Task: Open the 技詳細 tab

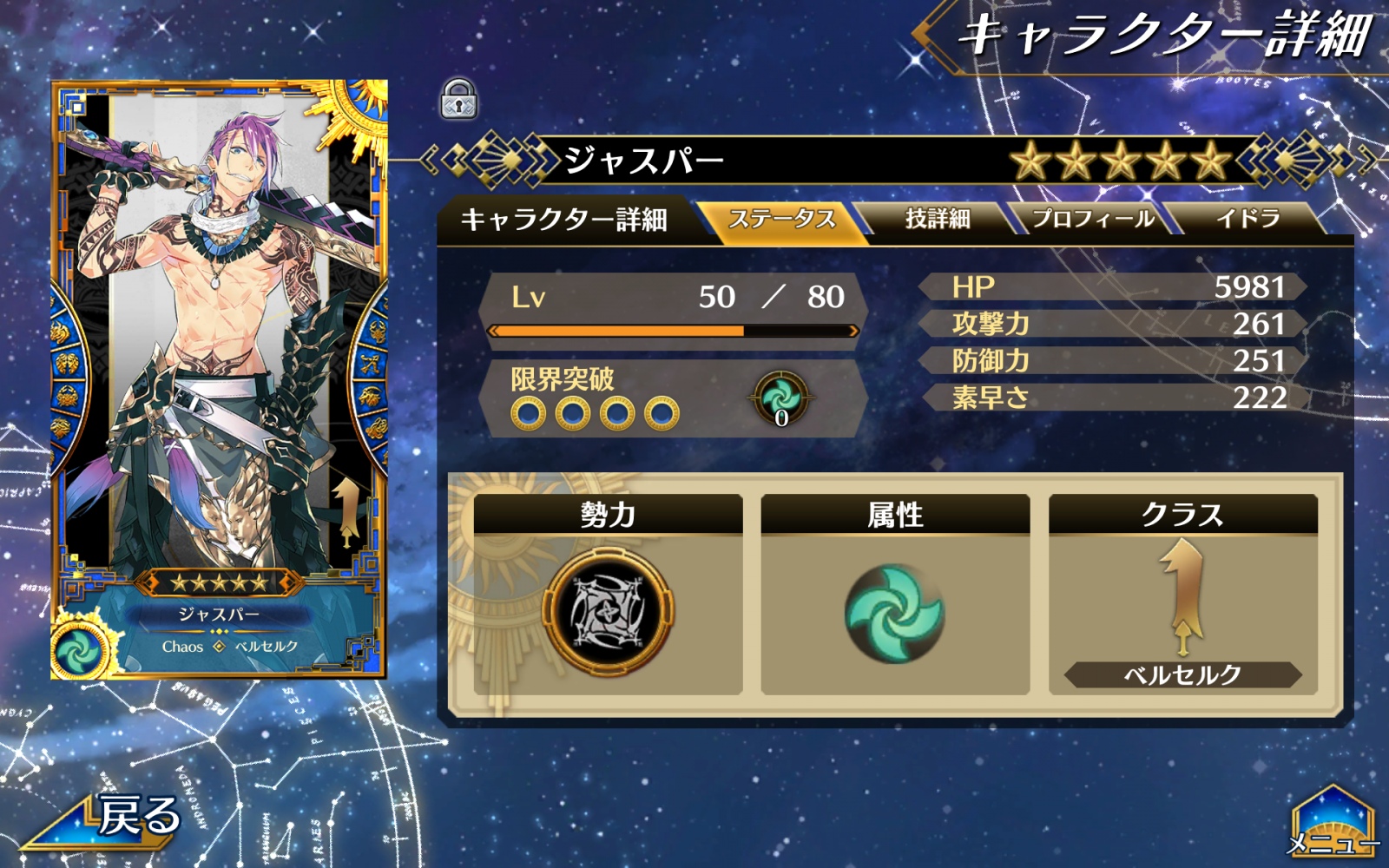Action: tap(938, 219)
